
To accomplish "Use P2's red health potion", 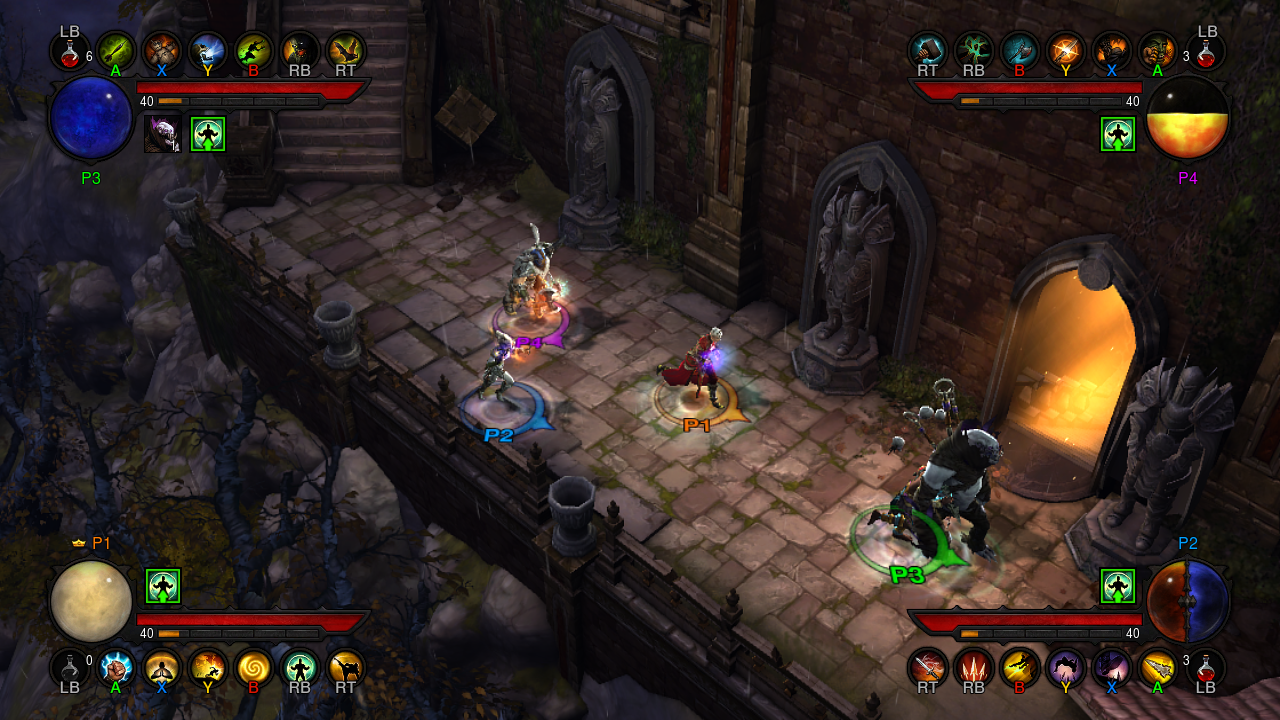I will coord(1207,666).
